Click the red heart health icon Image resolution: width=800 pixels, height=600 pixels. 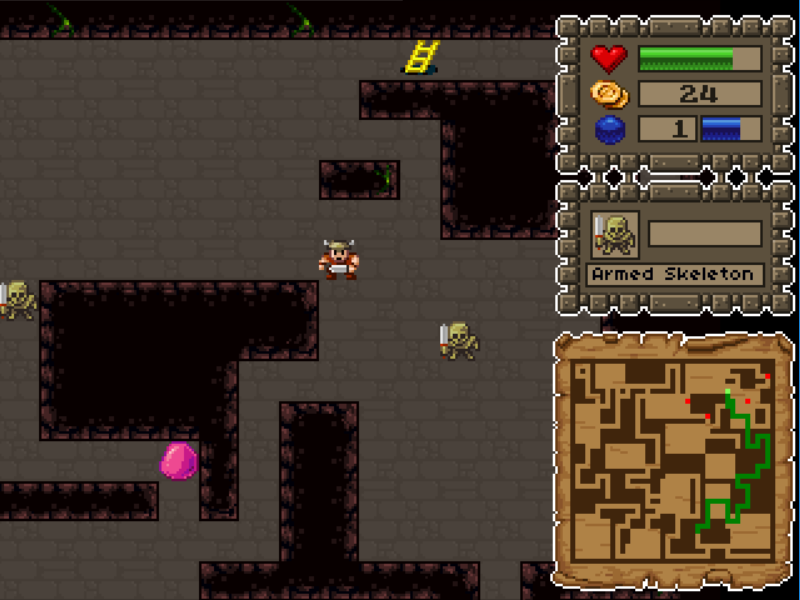click(609, 58)
